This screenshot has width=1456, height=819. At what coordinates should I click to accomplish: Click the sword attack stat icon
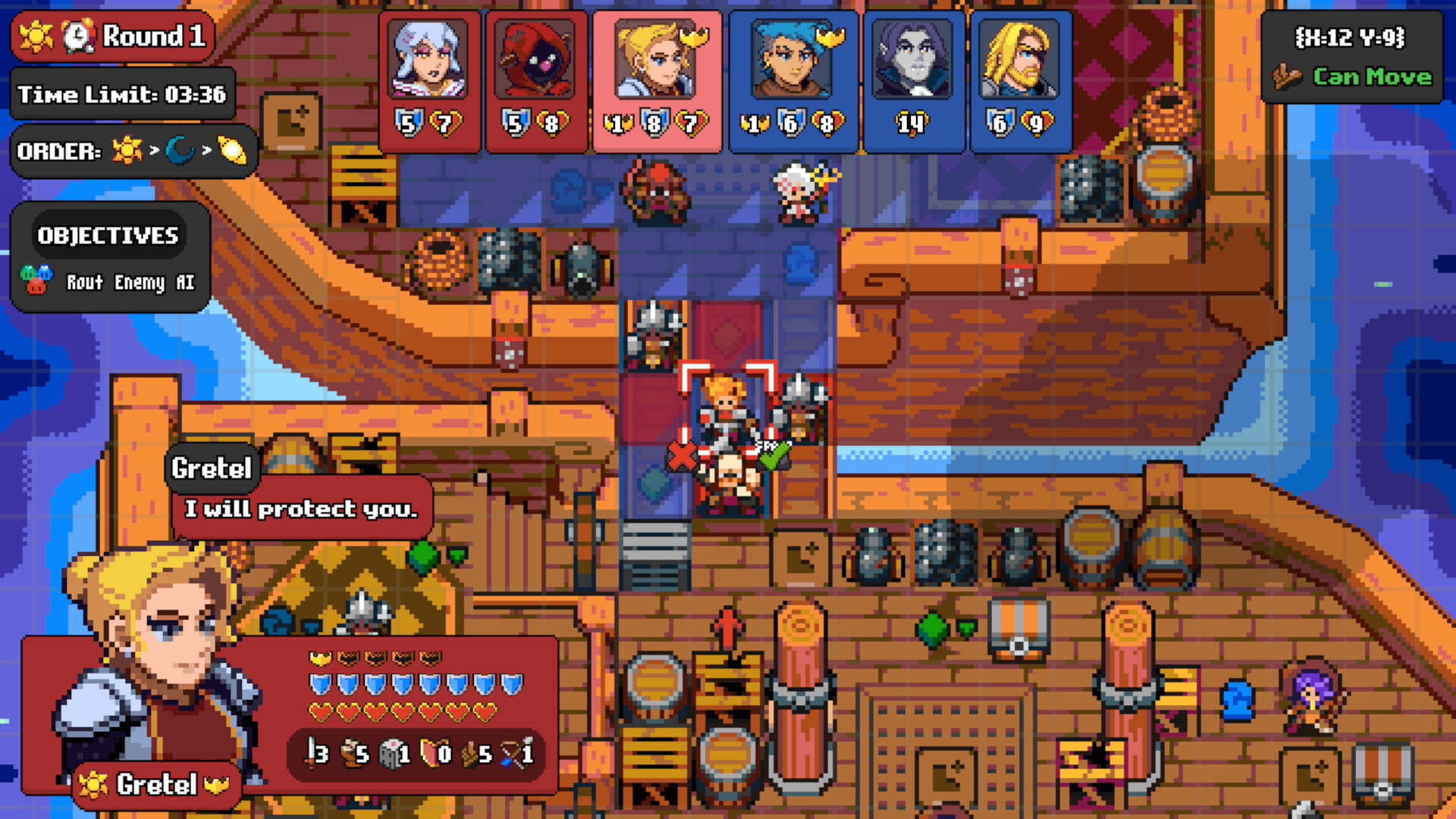tap(311, 755)
